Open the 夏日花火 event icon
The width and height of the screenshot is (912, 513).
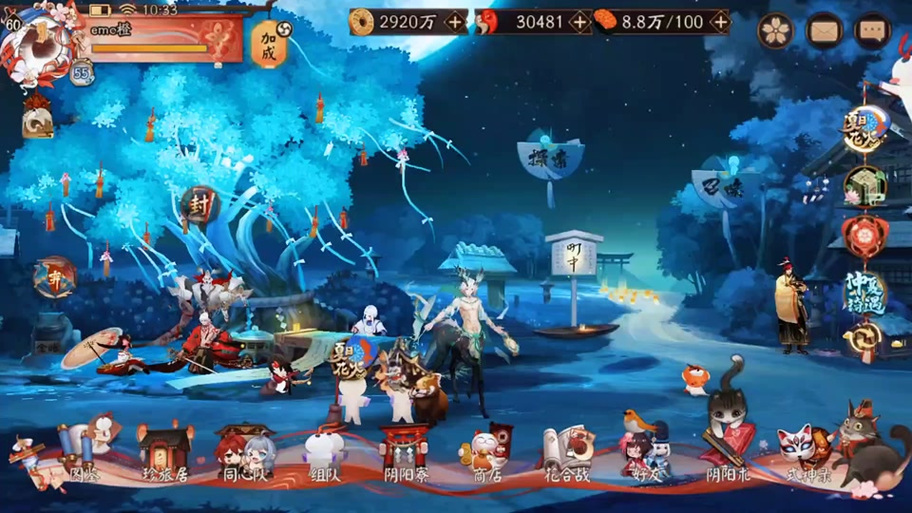(863, 128)
